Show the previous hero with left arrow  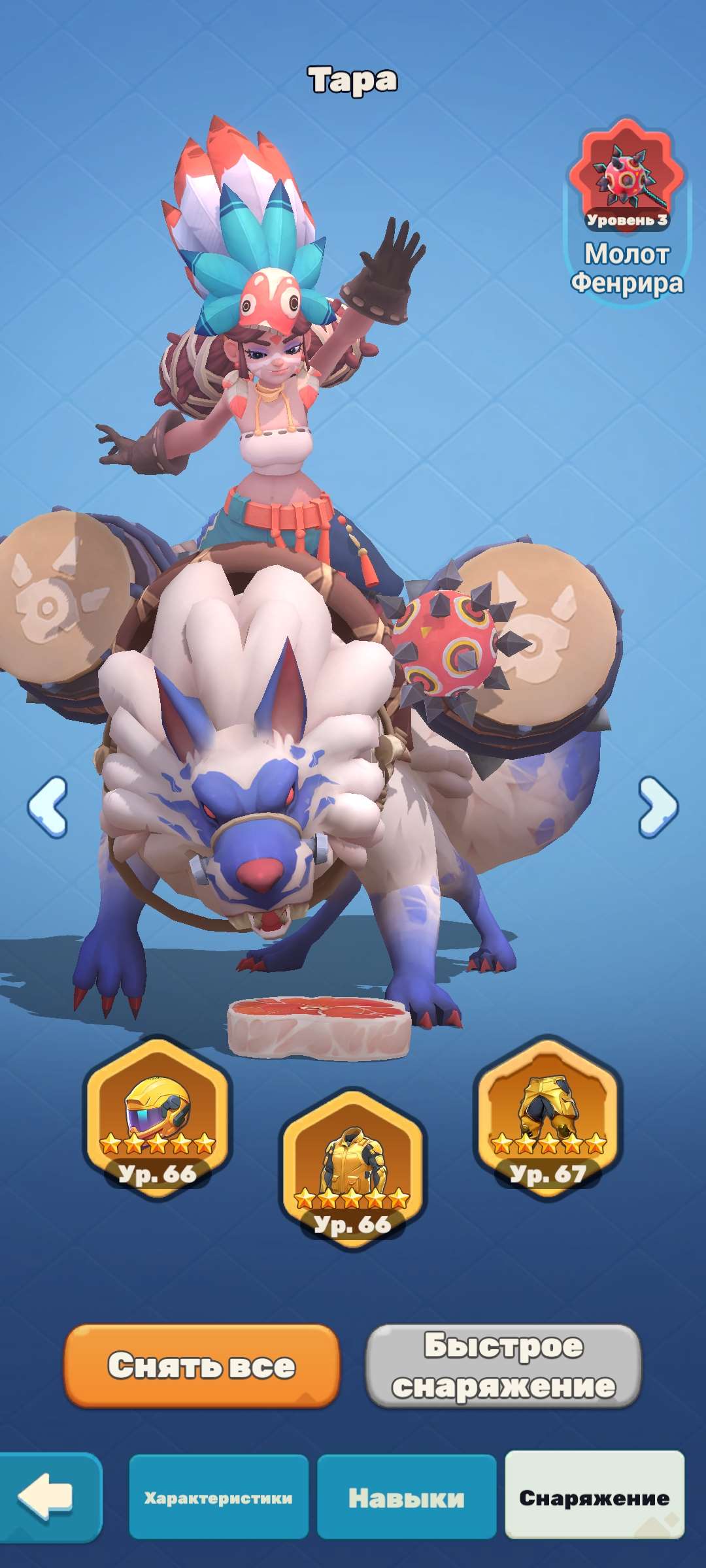pyautogui.click(x=48, y=807)
